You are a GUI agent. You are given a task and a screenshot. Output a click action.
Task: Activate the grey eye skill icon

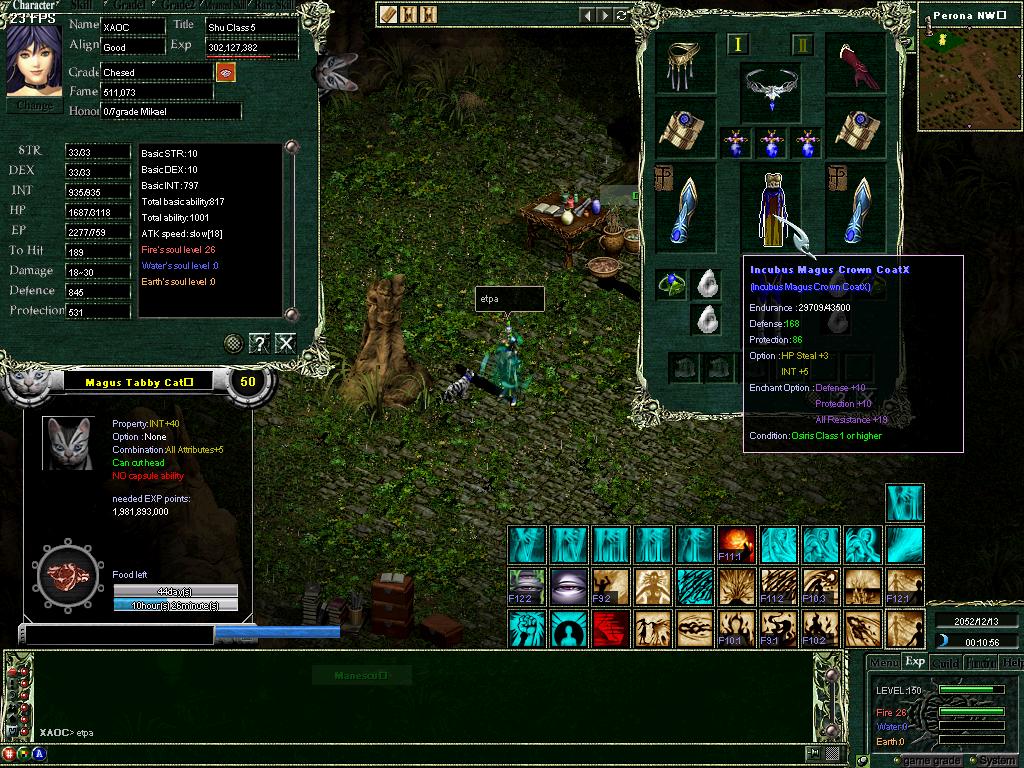[569, 587]
